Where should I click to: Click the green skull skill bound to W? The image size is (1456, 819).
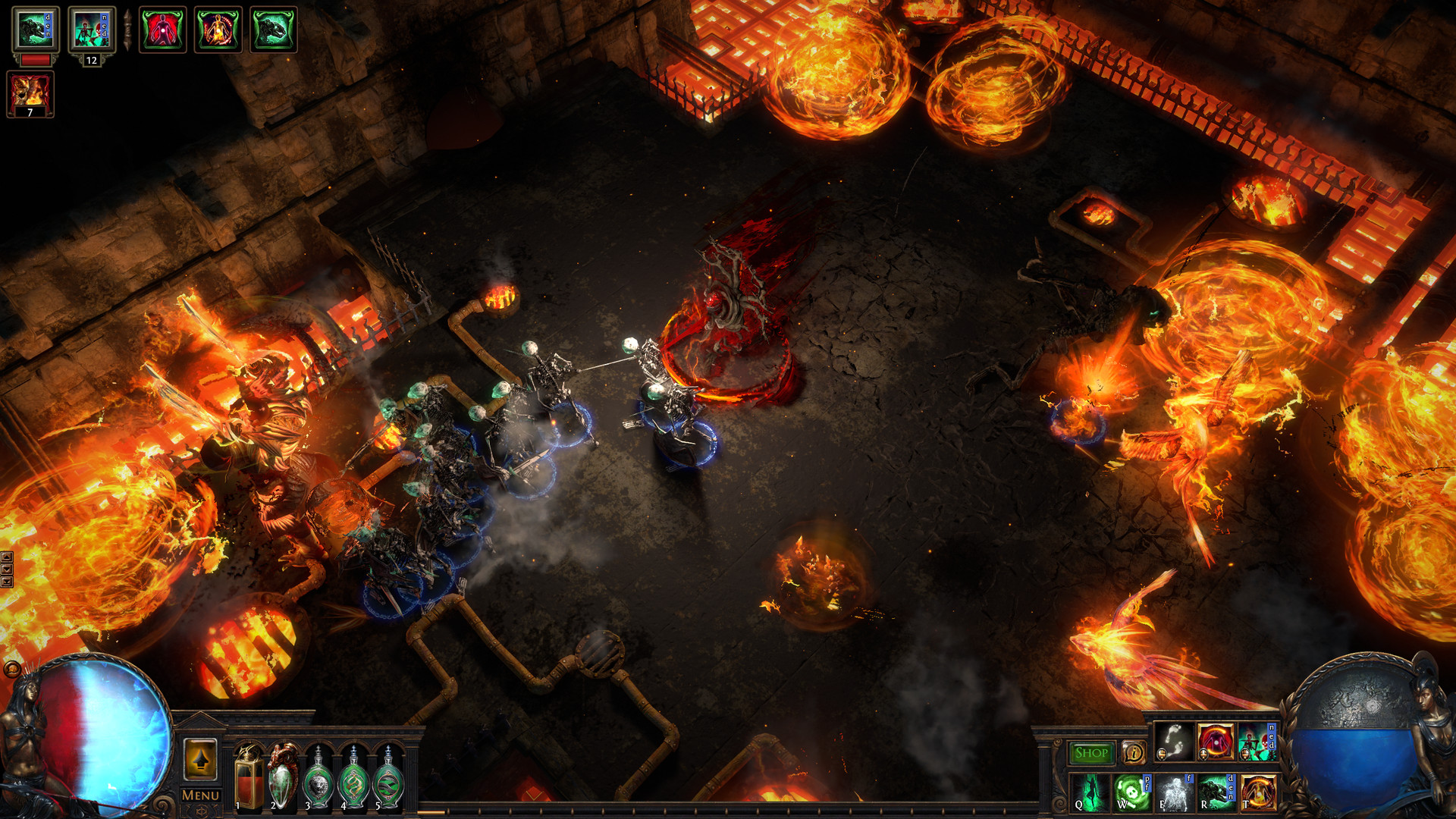pyautogui.click(x=1134, y=794)
